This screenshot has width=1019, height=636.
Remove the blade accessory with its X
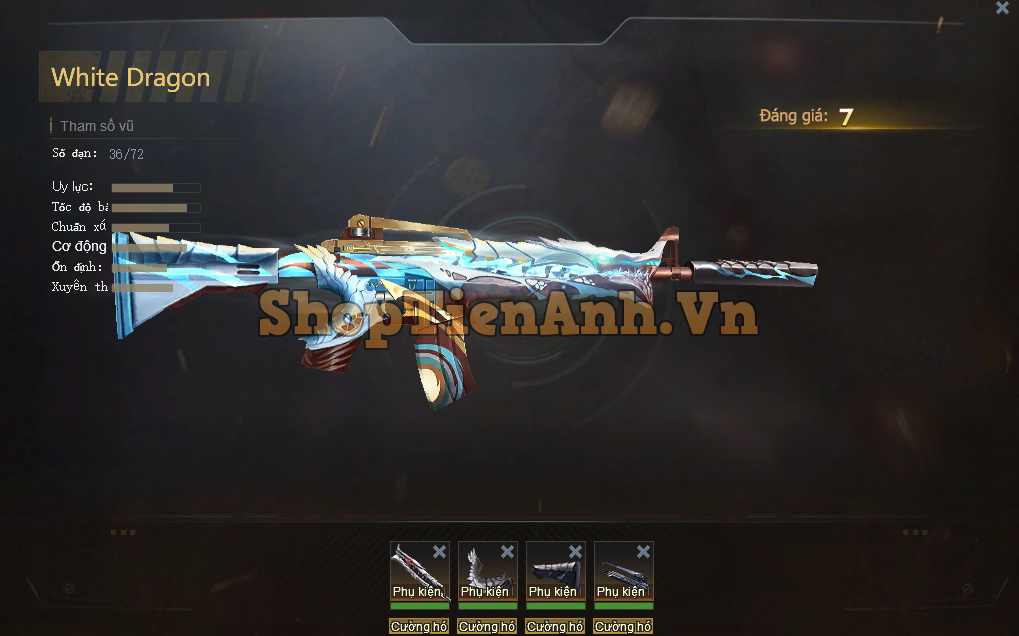coord(439,552)
